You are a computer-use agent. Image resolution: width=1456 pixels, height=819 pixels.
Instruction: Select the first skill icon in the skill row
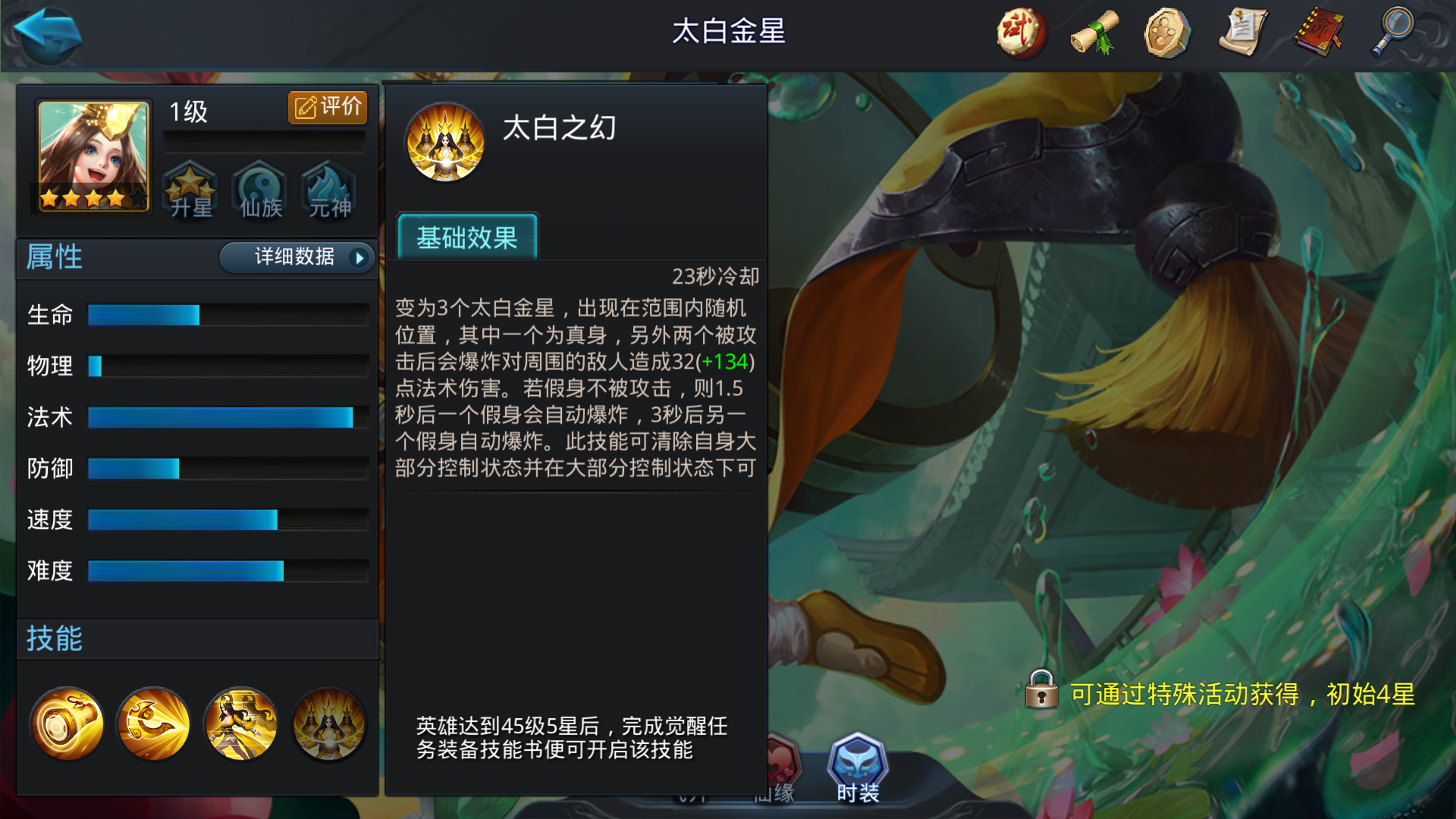[x=67, y=723]
